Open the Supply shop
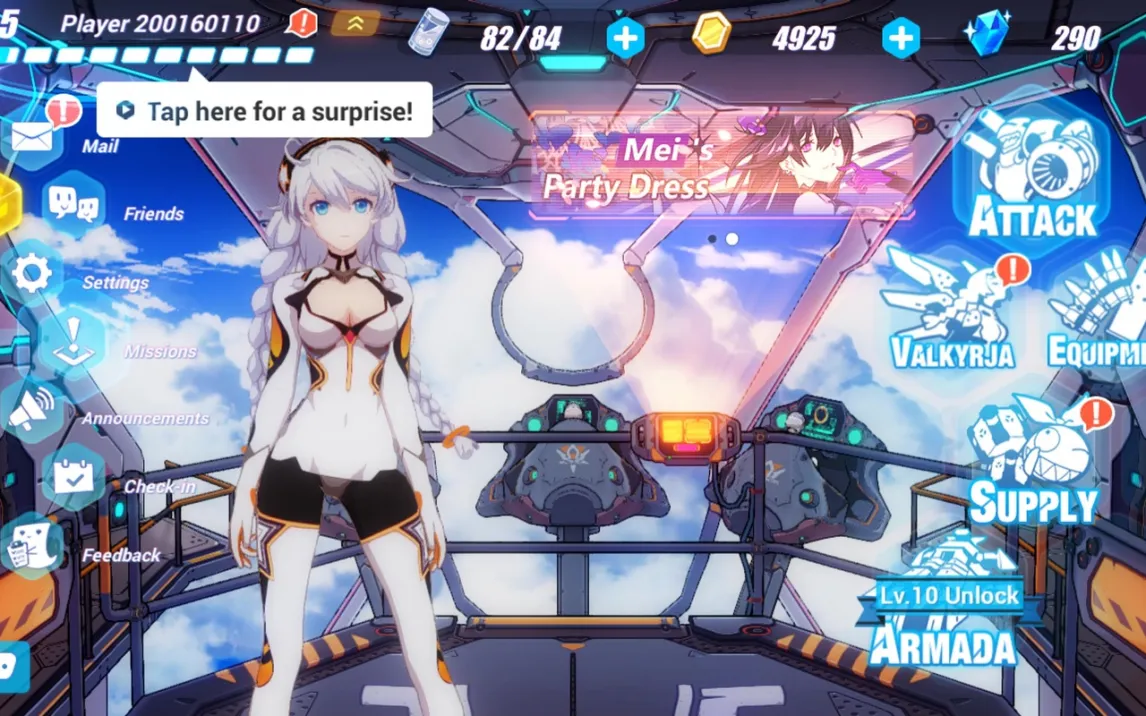The image size is (1146, 716). click(1034, 462)
